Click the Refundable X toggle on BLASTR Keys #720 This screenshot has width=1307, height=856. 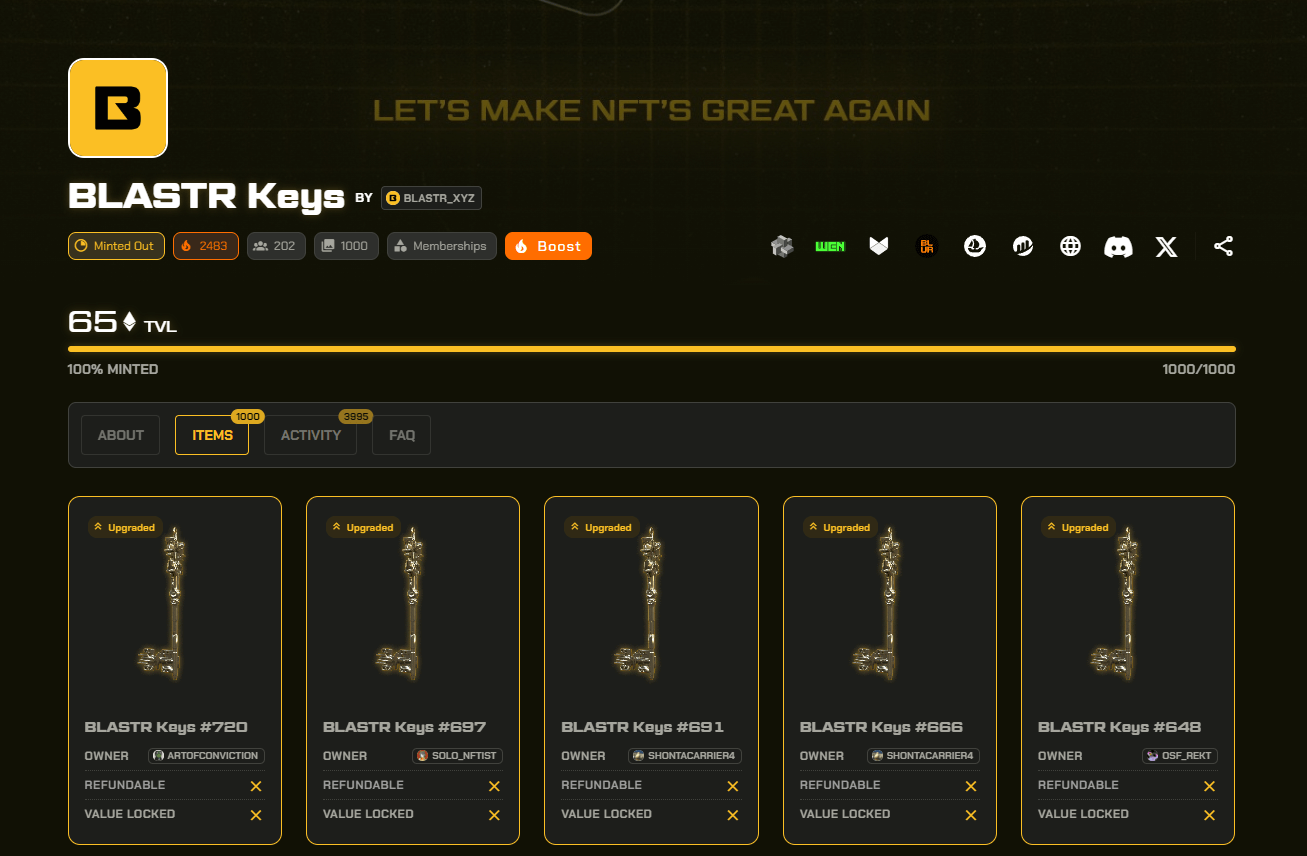pos(256,786)
